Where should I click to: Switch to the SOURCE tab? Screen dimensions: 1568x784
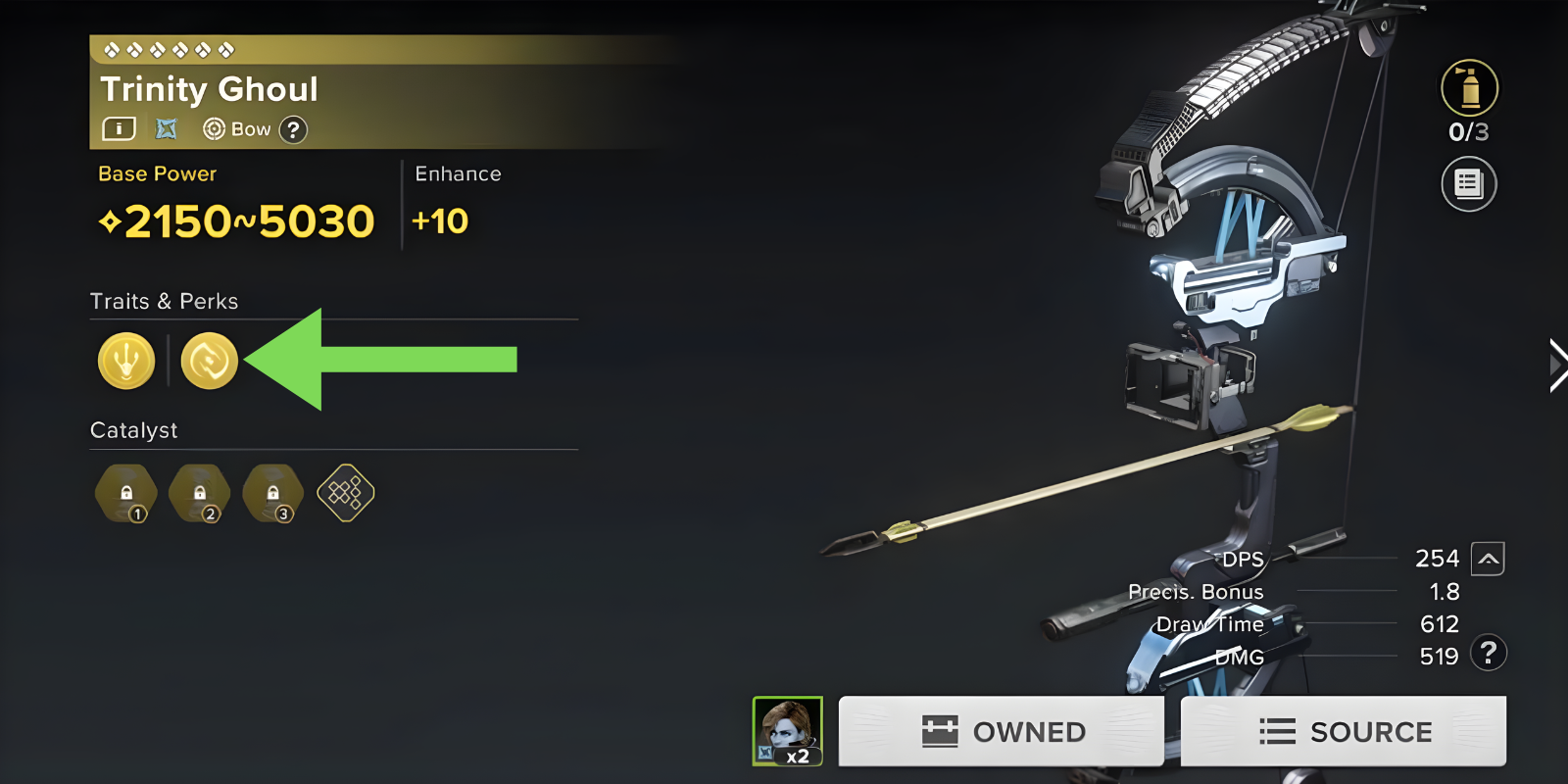pos(1344,730)
